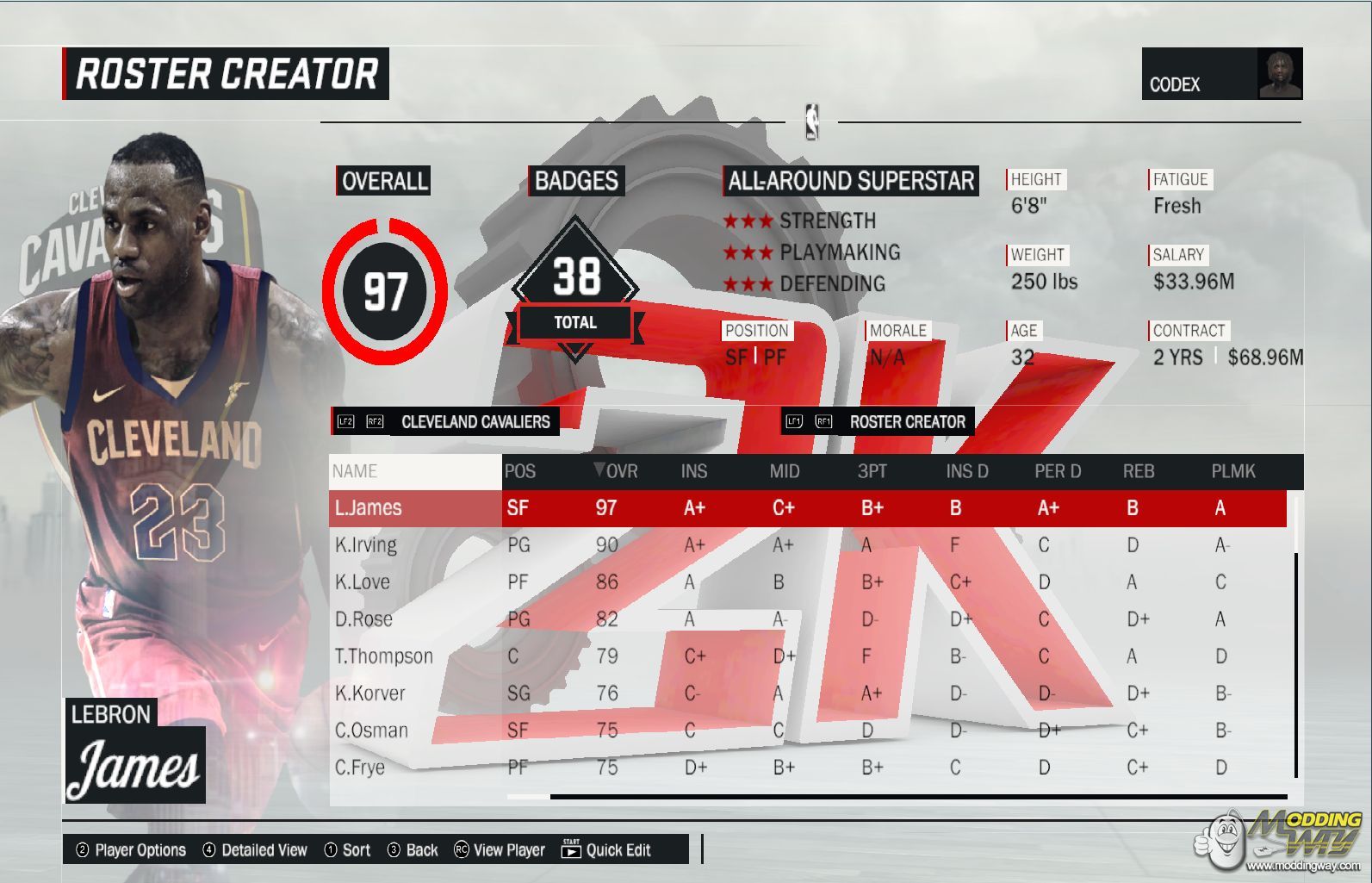The height and width of the screenshot is (883, 1372).
Task: Open Quick Edit for the player
Action: click(606, 850)
